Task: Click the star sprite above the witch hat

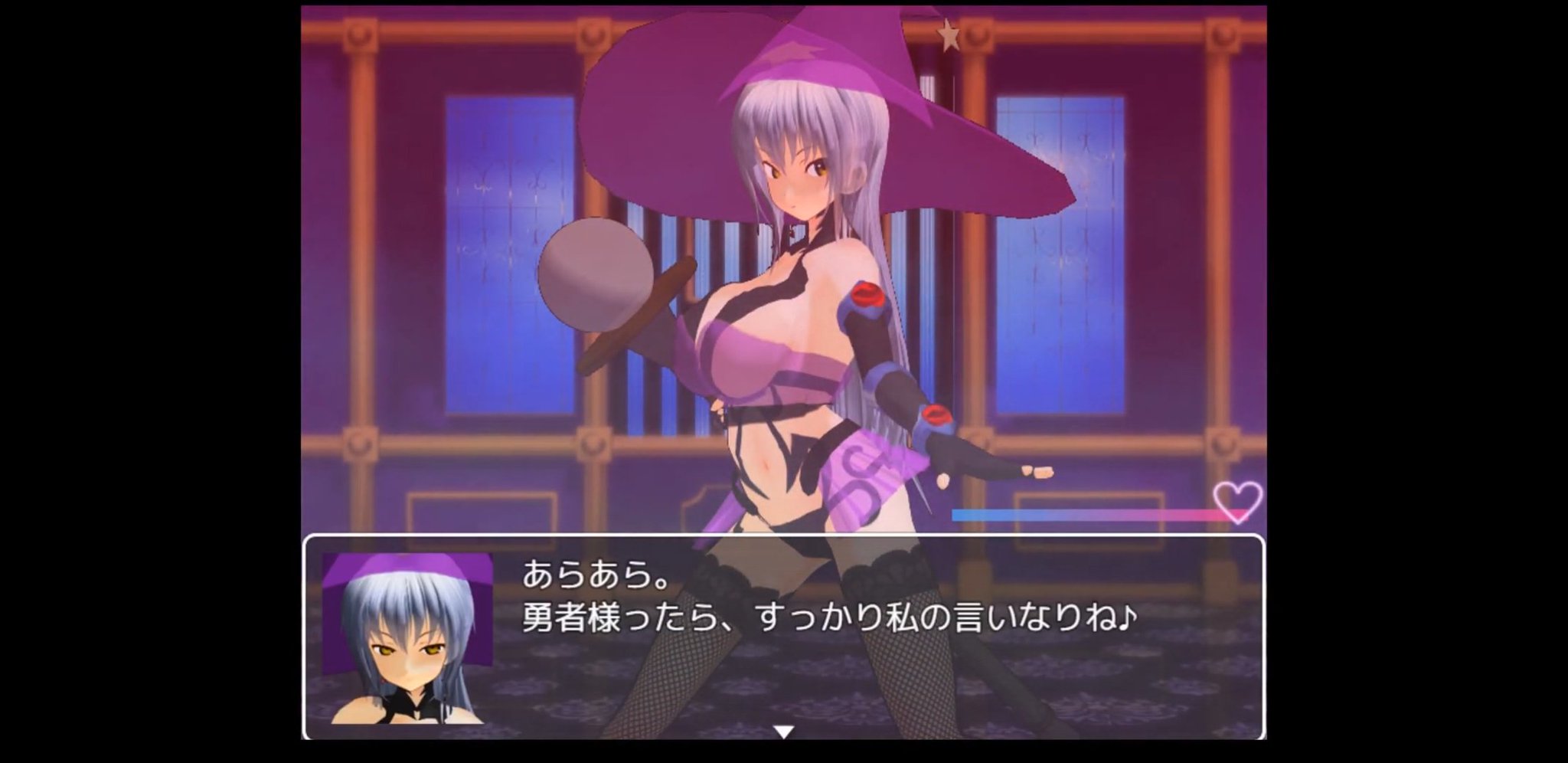Action: (949, 34)
